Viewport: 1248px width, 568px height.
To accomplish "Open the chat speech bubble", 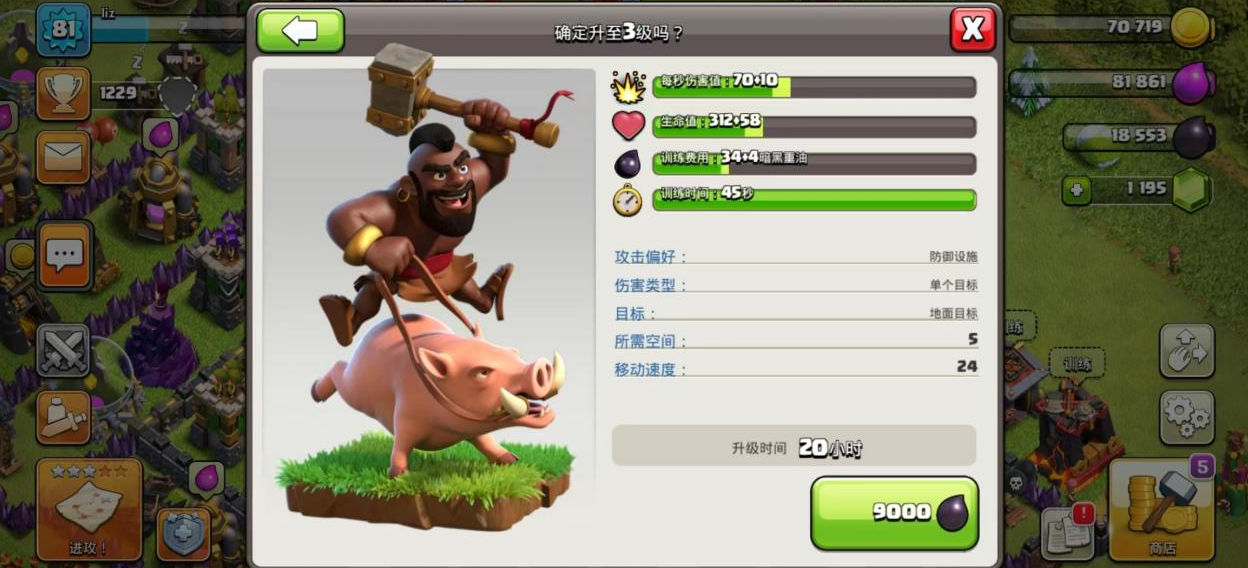I will [64, 256].
